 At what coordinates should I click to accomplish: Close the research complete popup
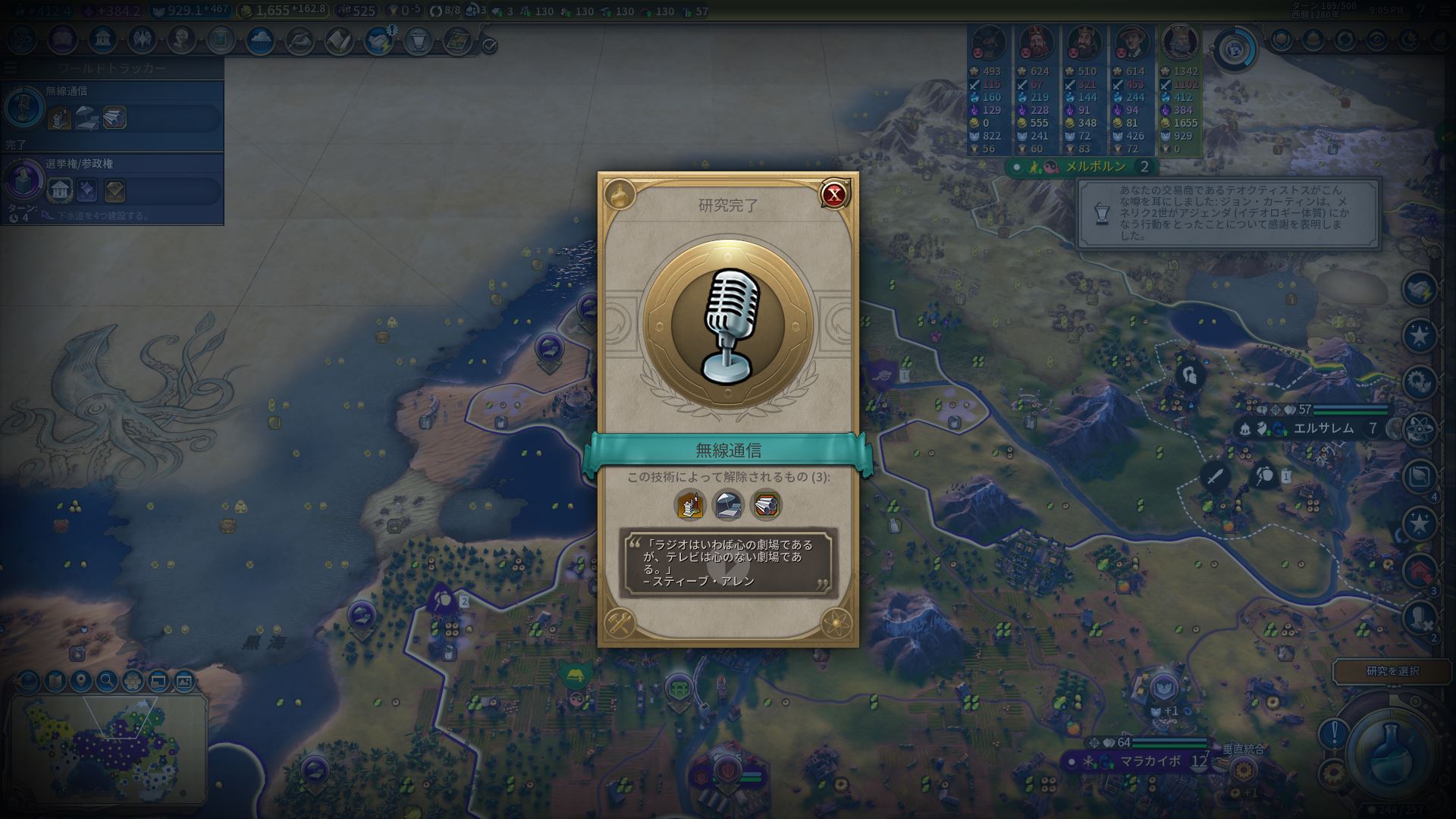pyautogui.click(x=834, y=195)
